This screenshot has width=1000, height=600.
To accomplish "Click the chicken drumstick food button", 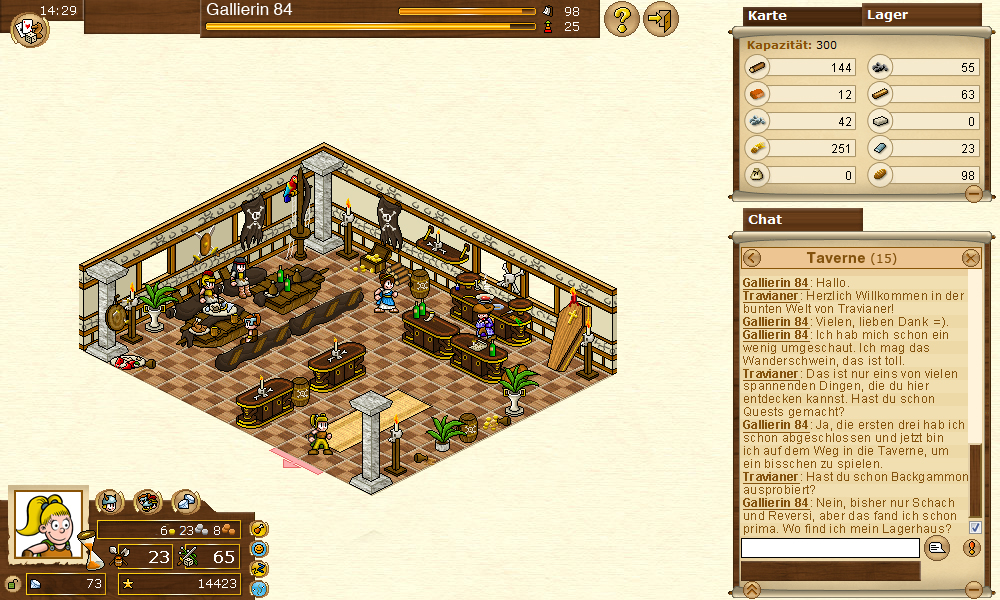I will [x=260, y=528].
